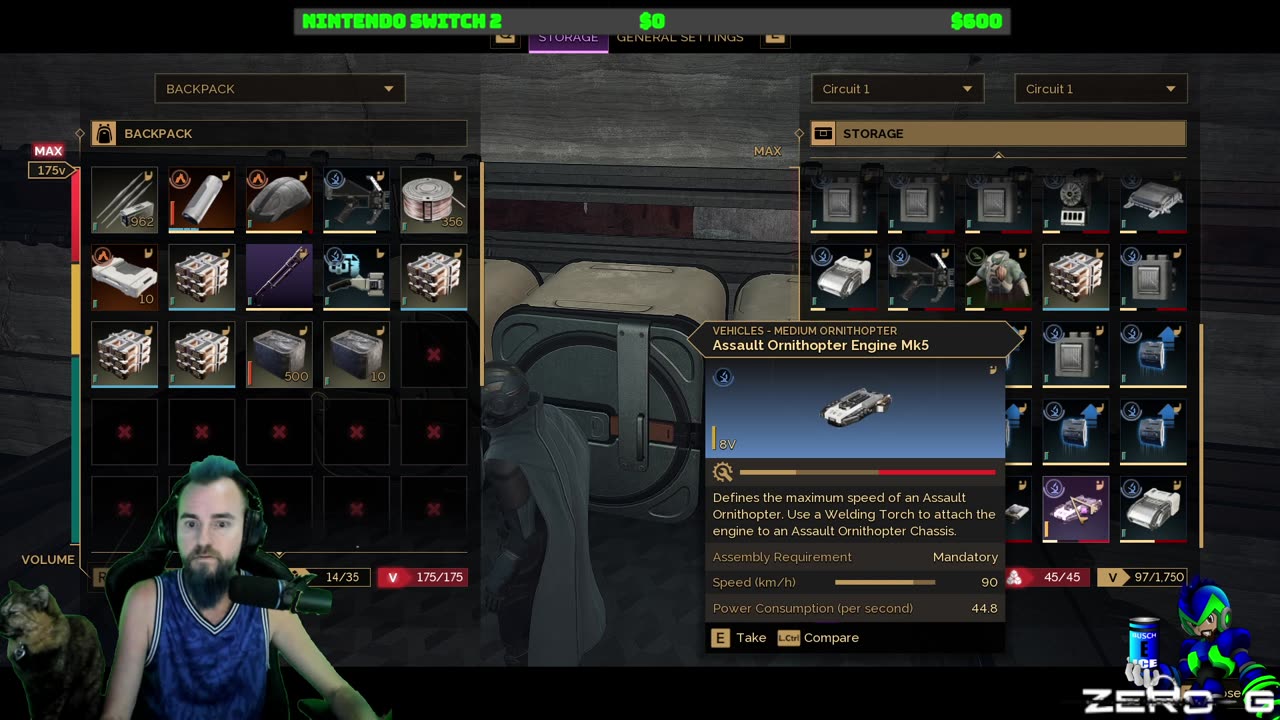The width and height of the screenshot is (1280, 720).
Task: Select the blue handheld cutter tool slot
Action: click(x=357, y=276)
